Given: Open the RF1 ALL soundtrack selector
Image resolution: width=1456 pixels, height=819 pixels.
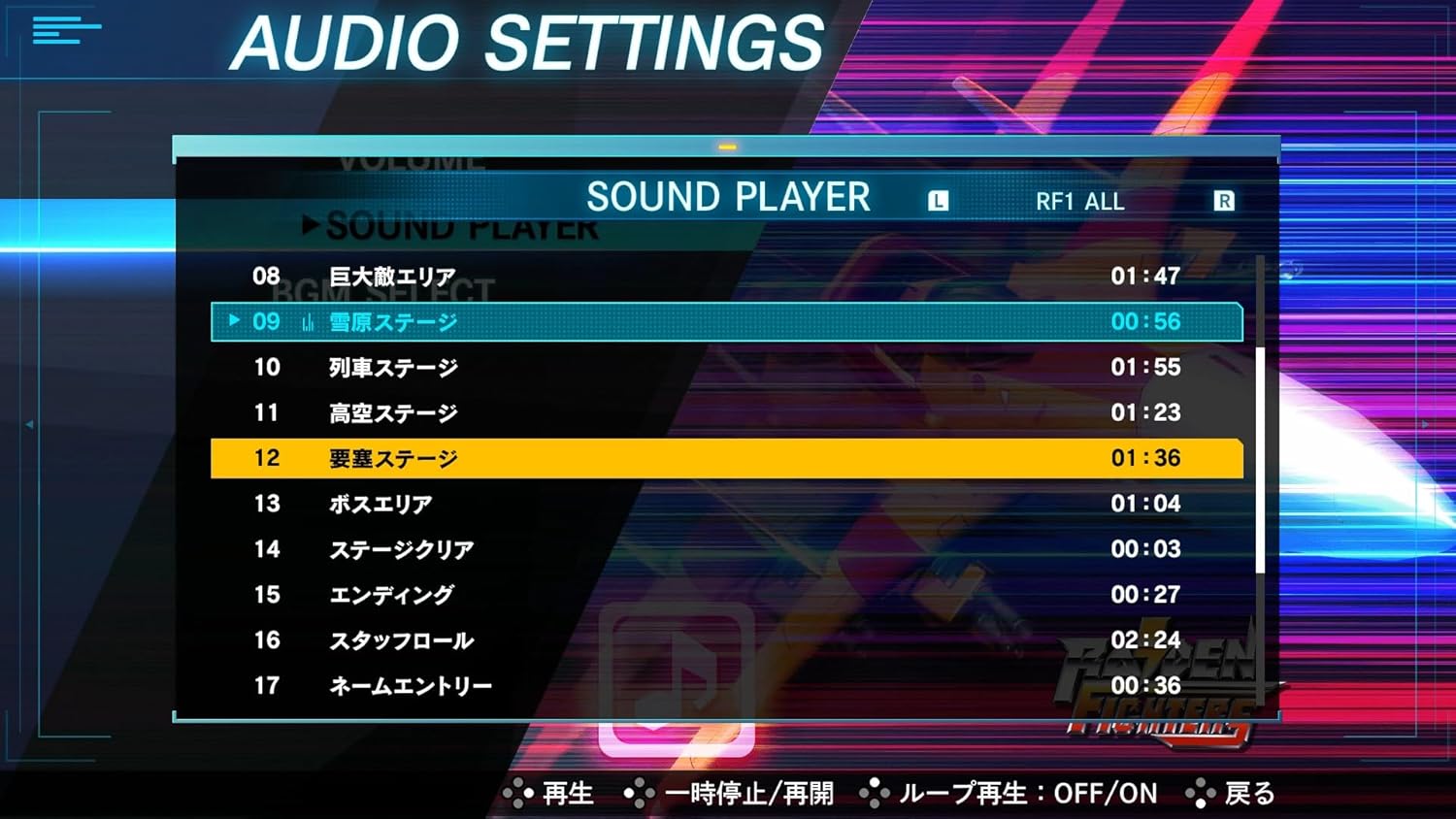Looking at the screenshot, I should [1078, 201].
